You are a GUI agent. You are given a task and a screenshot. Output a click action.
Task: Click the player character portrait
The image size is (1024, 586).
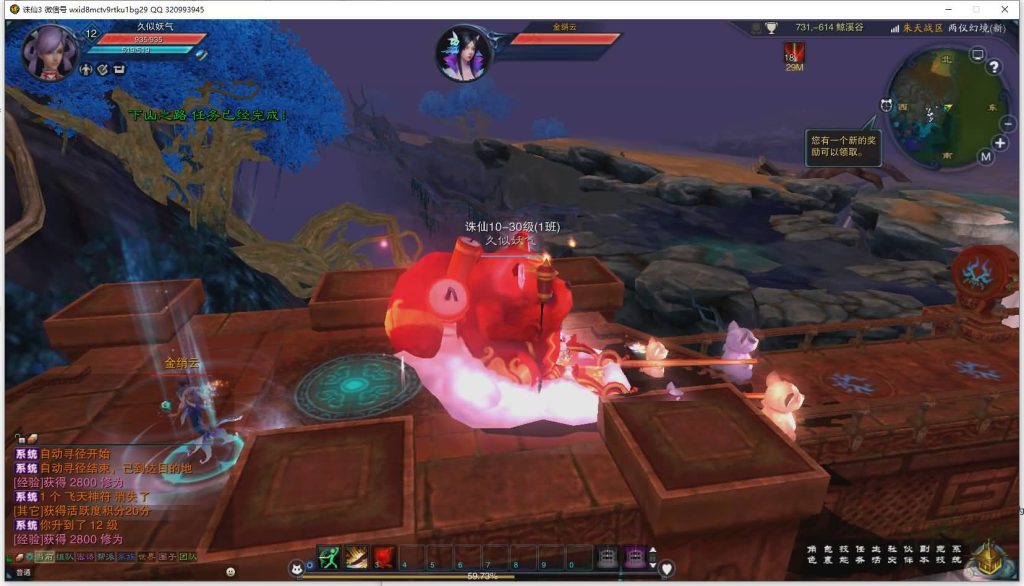49,51
